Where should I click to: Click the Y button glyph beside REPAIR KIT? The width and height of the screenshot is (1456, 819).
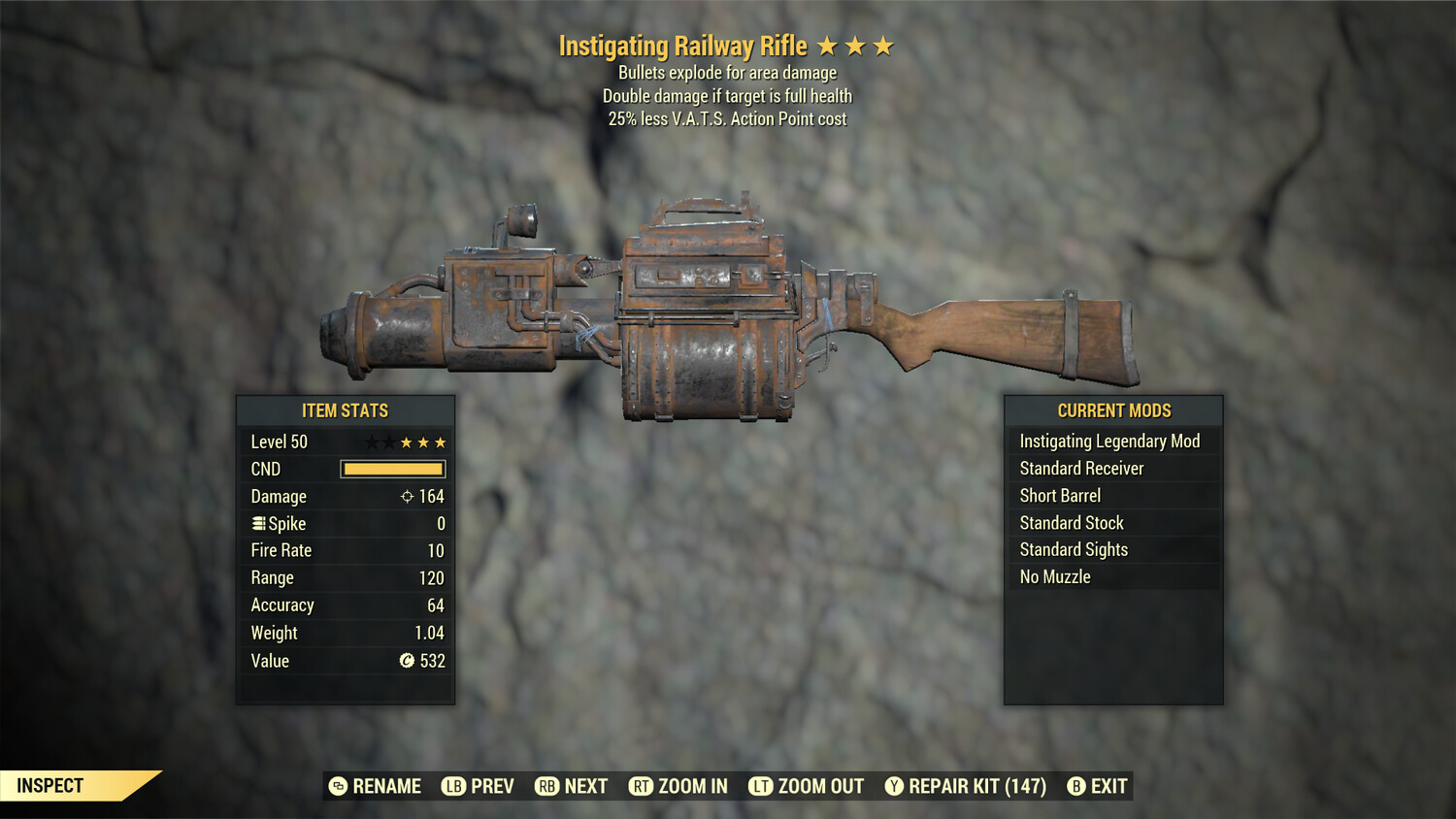894,786
